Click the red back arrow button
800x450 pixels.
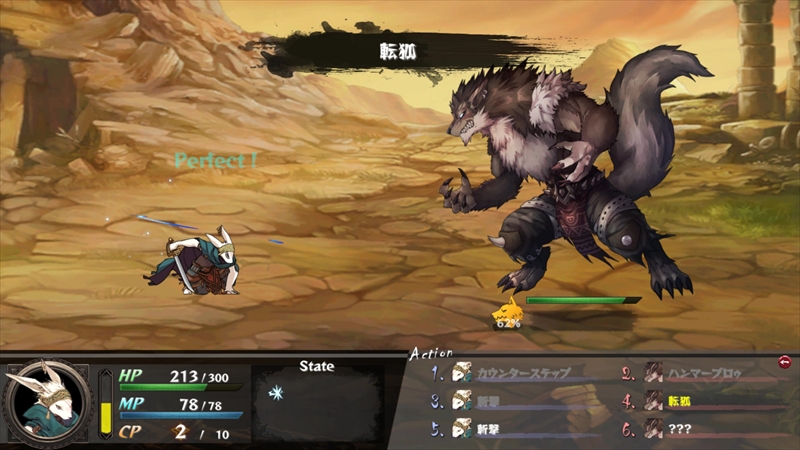click(x=785, y=361)
